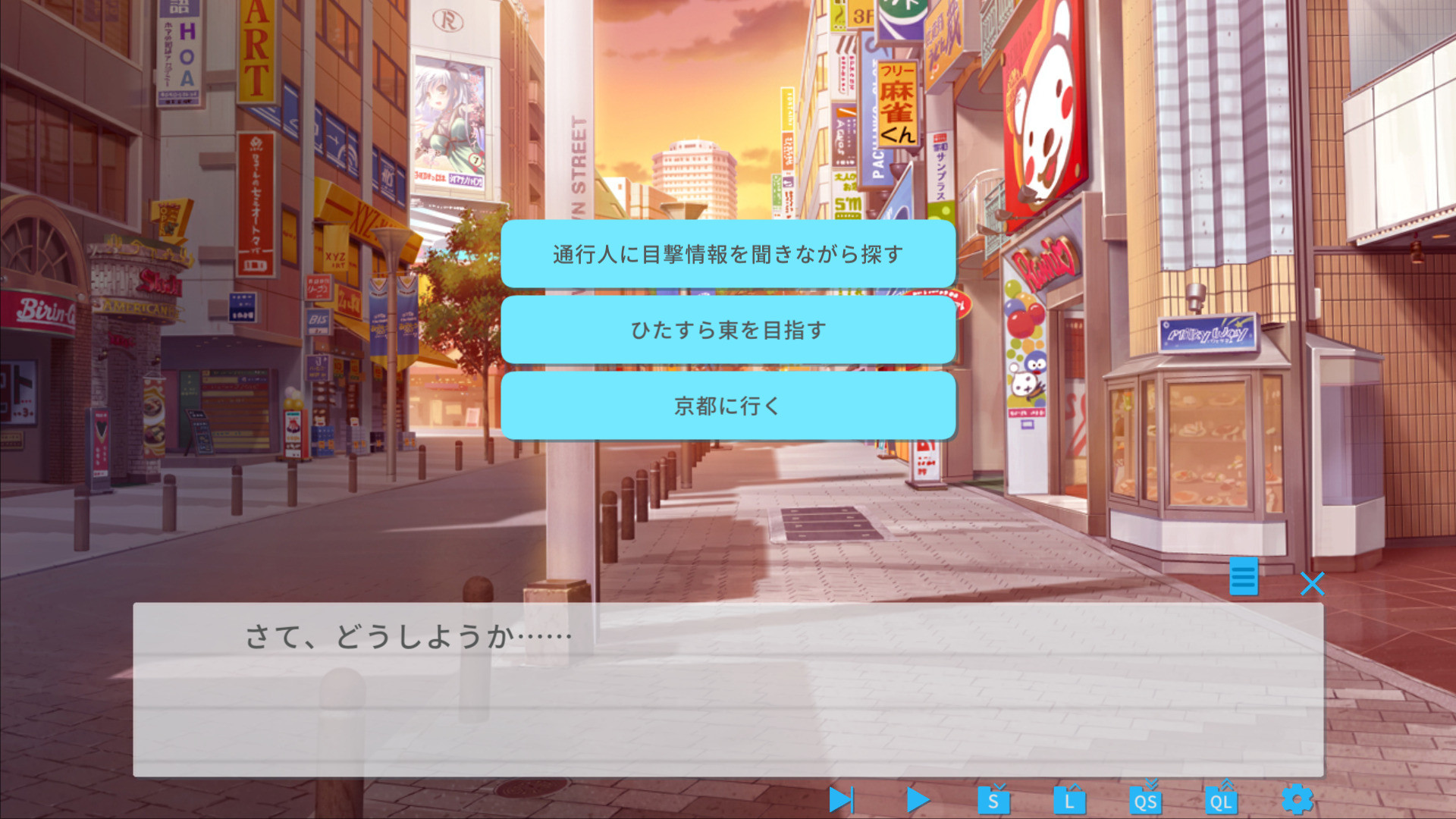Screen dimensions: 1456x819
Task: Activate skip mode with the fast-forward icon
Action: (x=840, y=799)
